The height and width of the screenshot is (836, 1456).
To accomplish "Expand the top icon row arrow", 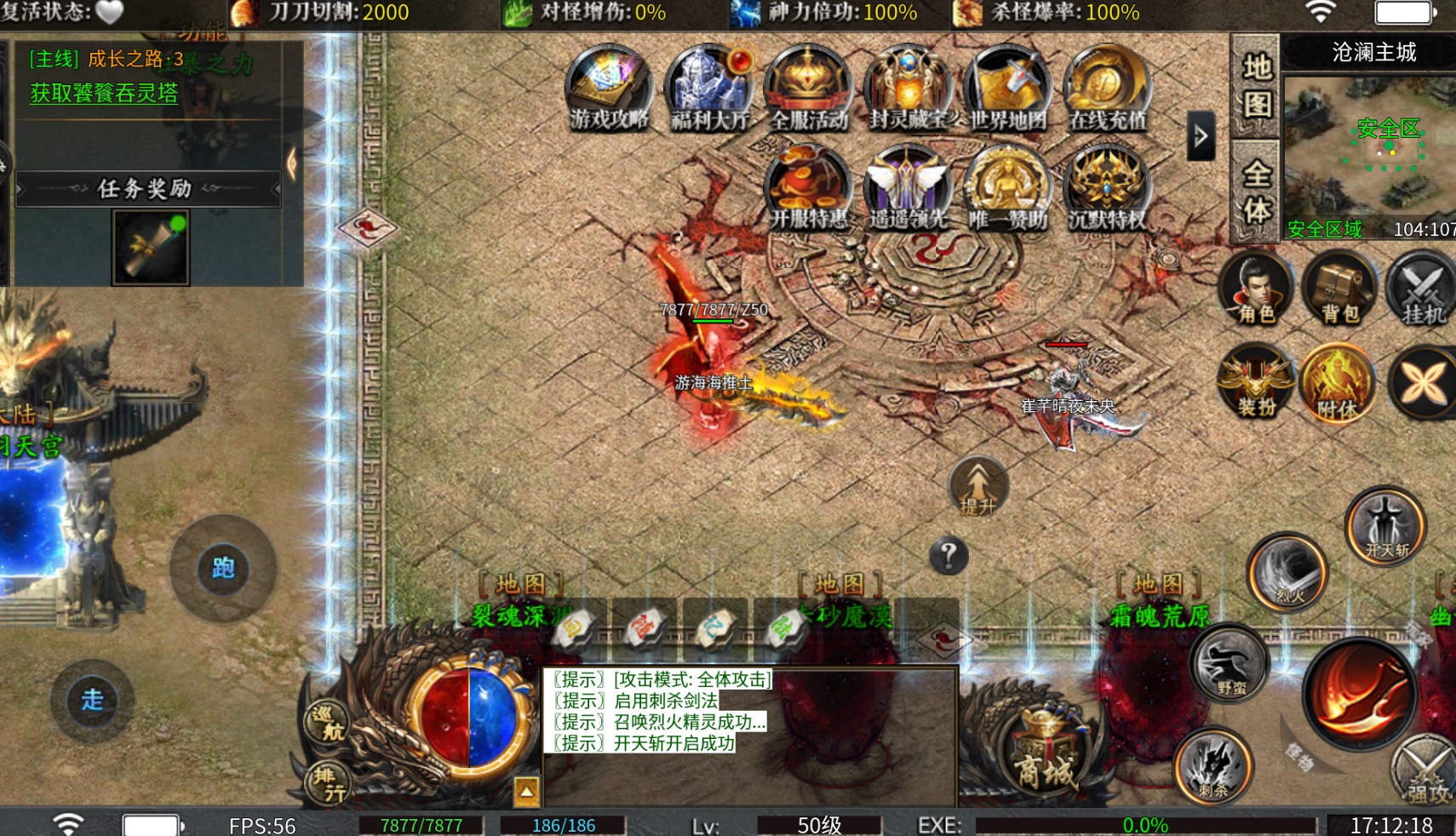I will click(1201, 135).
